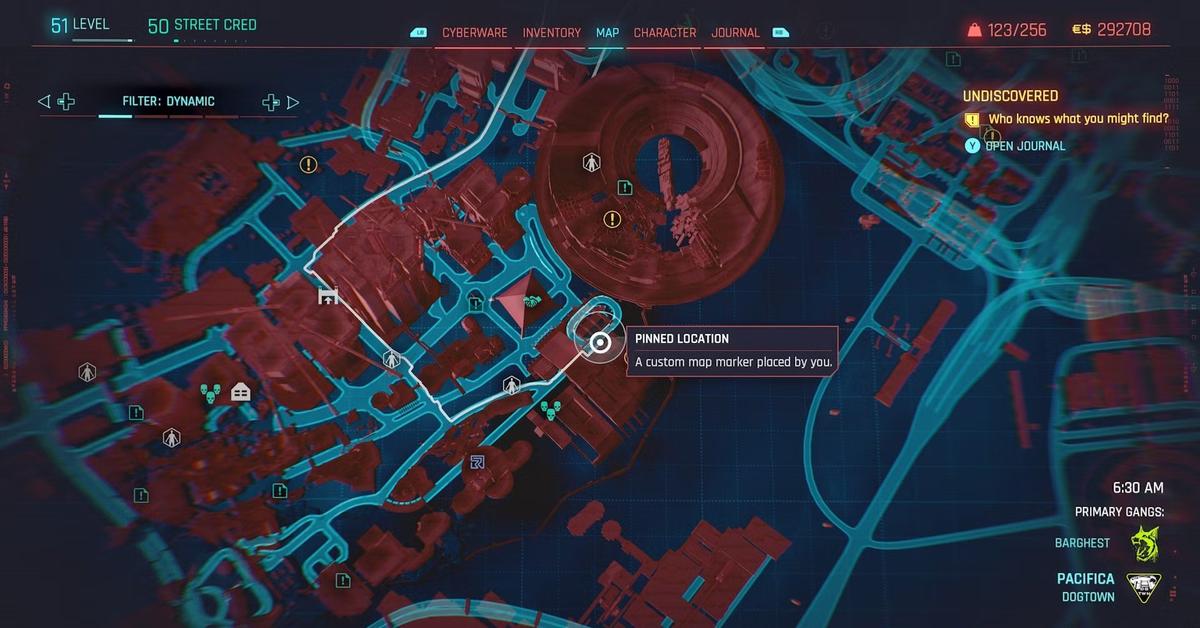
Task: Open the Journal tab
Action: (735, 32)
